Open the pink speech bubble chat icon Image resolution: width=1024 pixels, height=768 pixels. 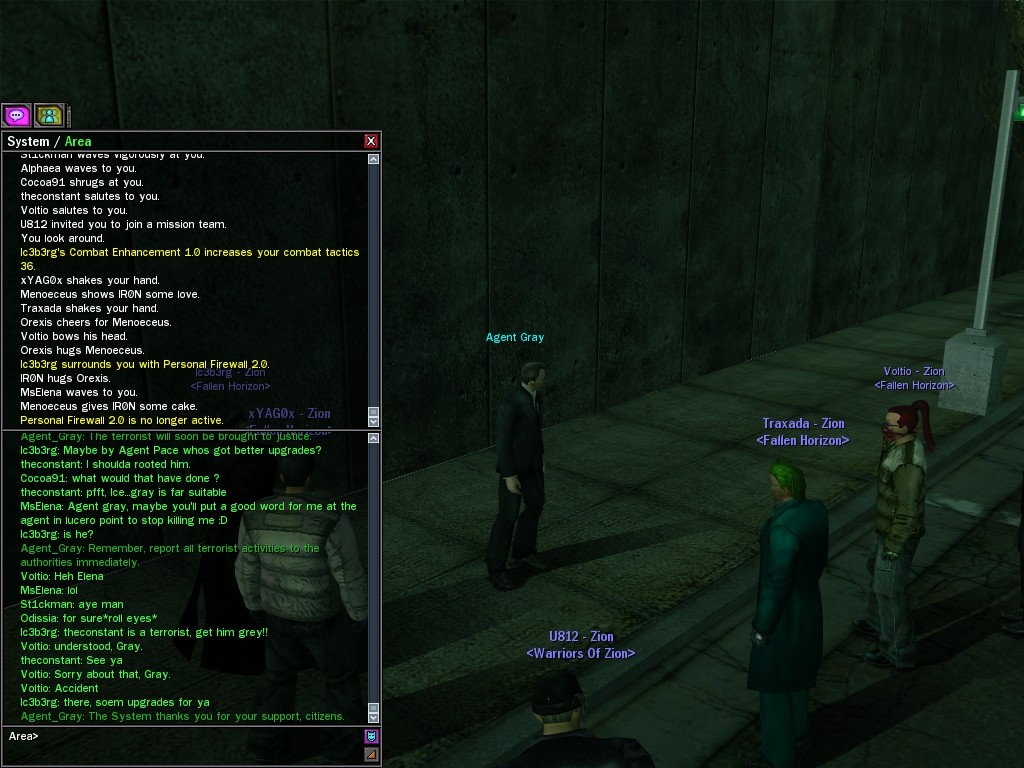pyautogui.click(x=16, y=116)
